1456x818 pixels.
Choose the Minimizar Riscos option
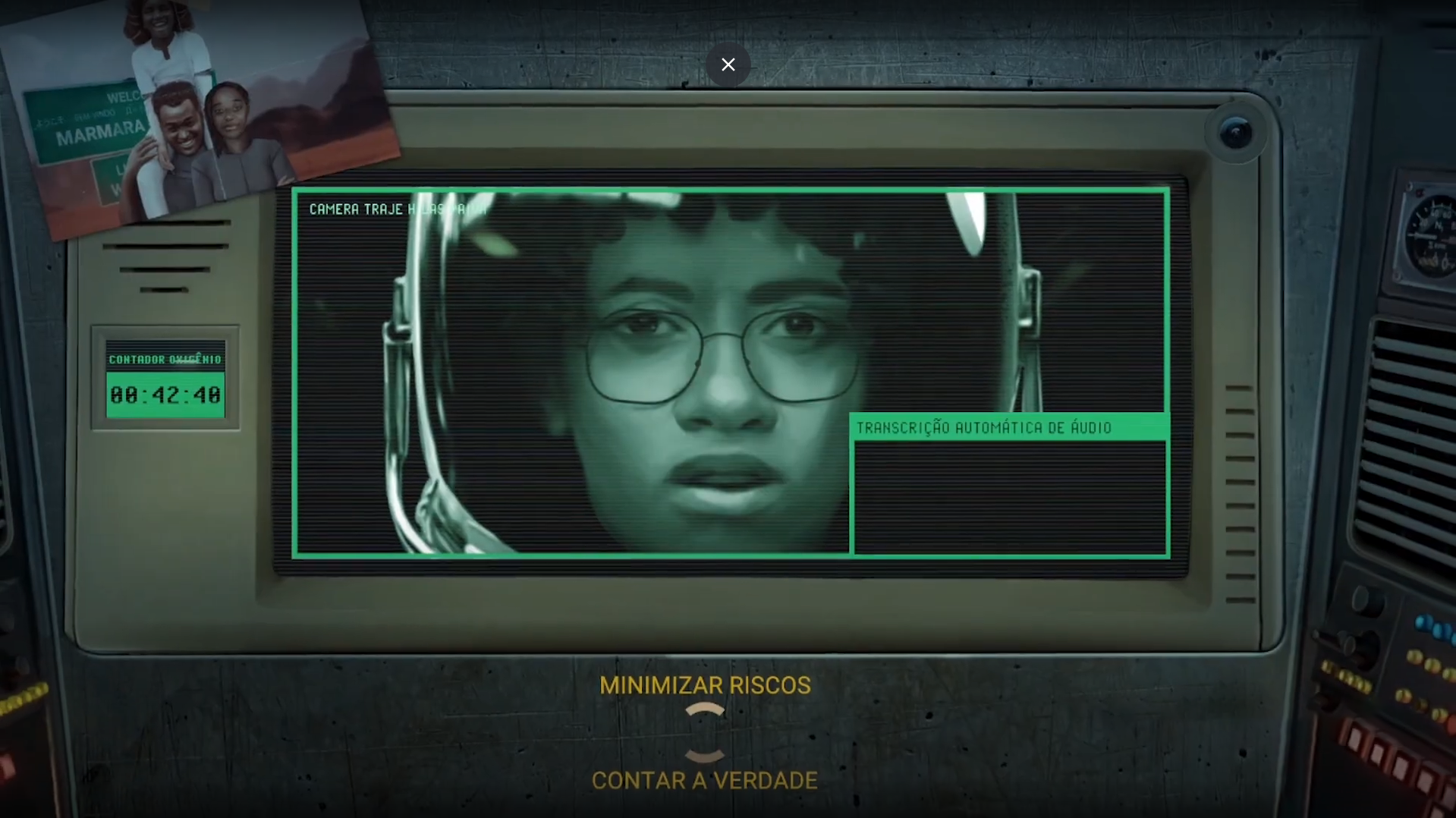coord(705,685)
